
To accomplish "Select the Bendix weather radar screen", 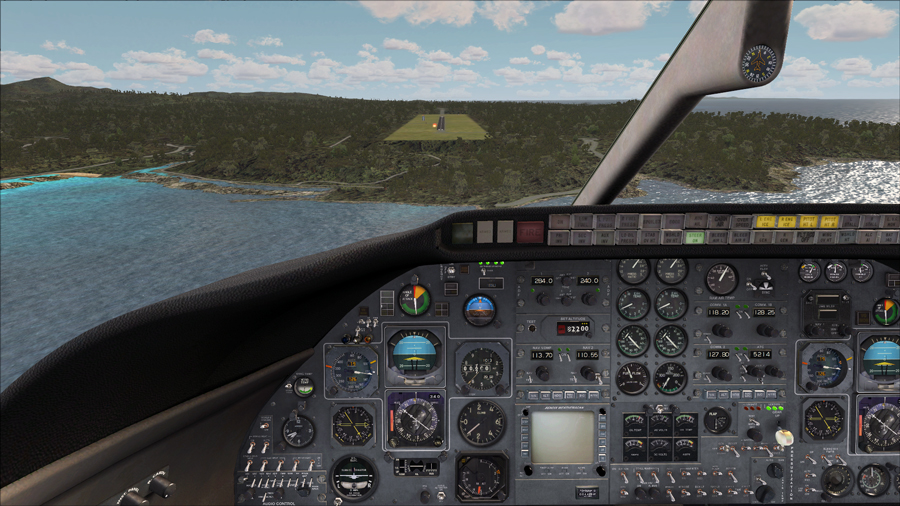I will coord(562,437).
